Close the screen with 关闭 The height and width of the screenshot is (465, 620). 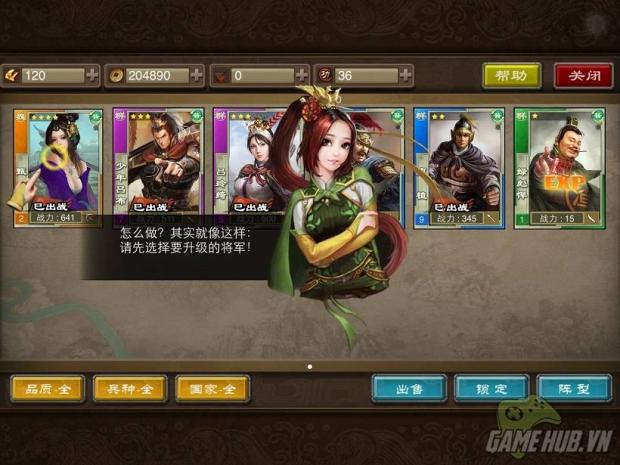point(583,76)
